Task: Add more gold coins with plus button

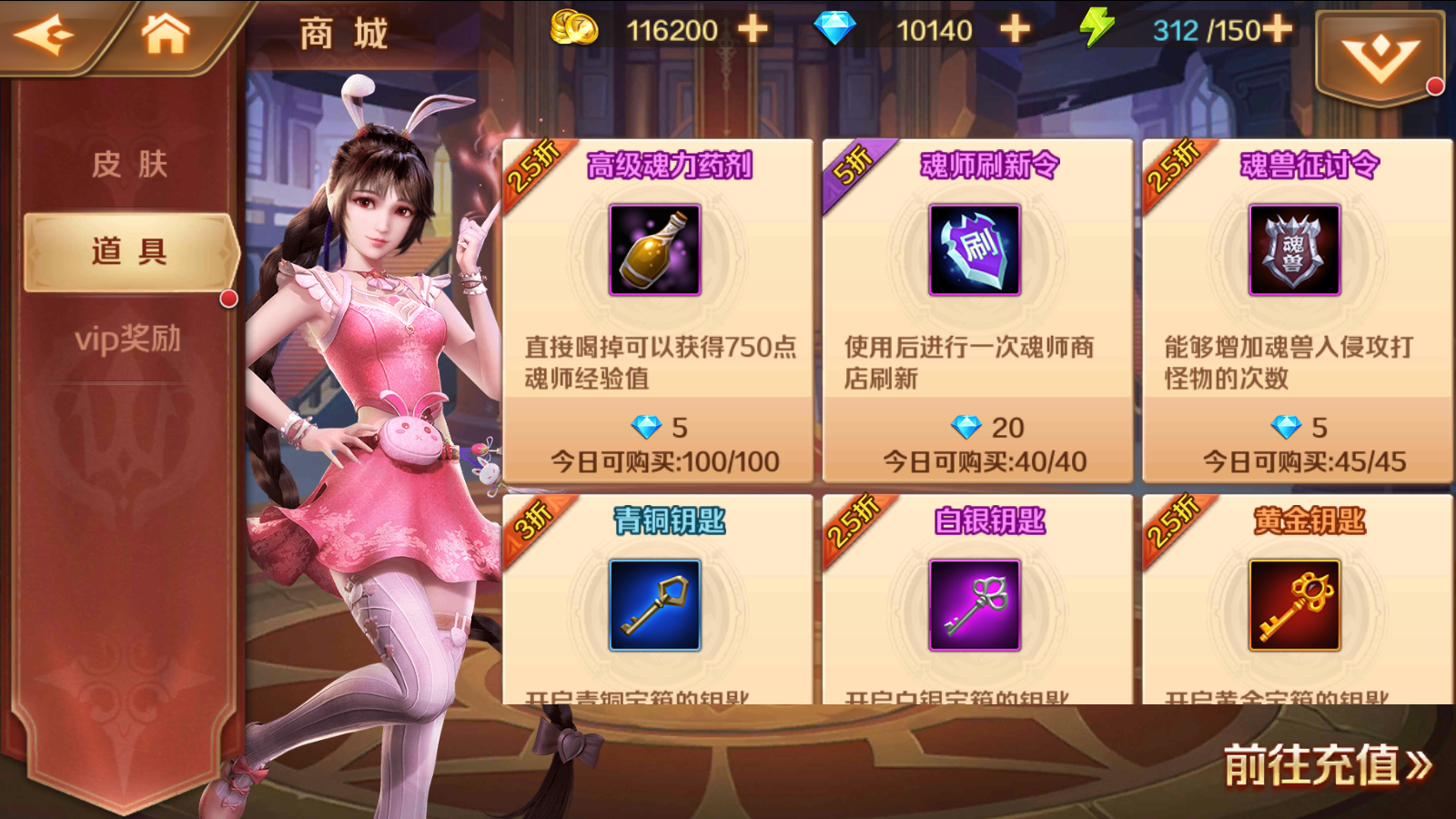Action: (x=753, y=30)
